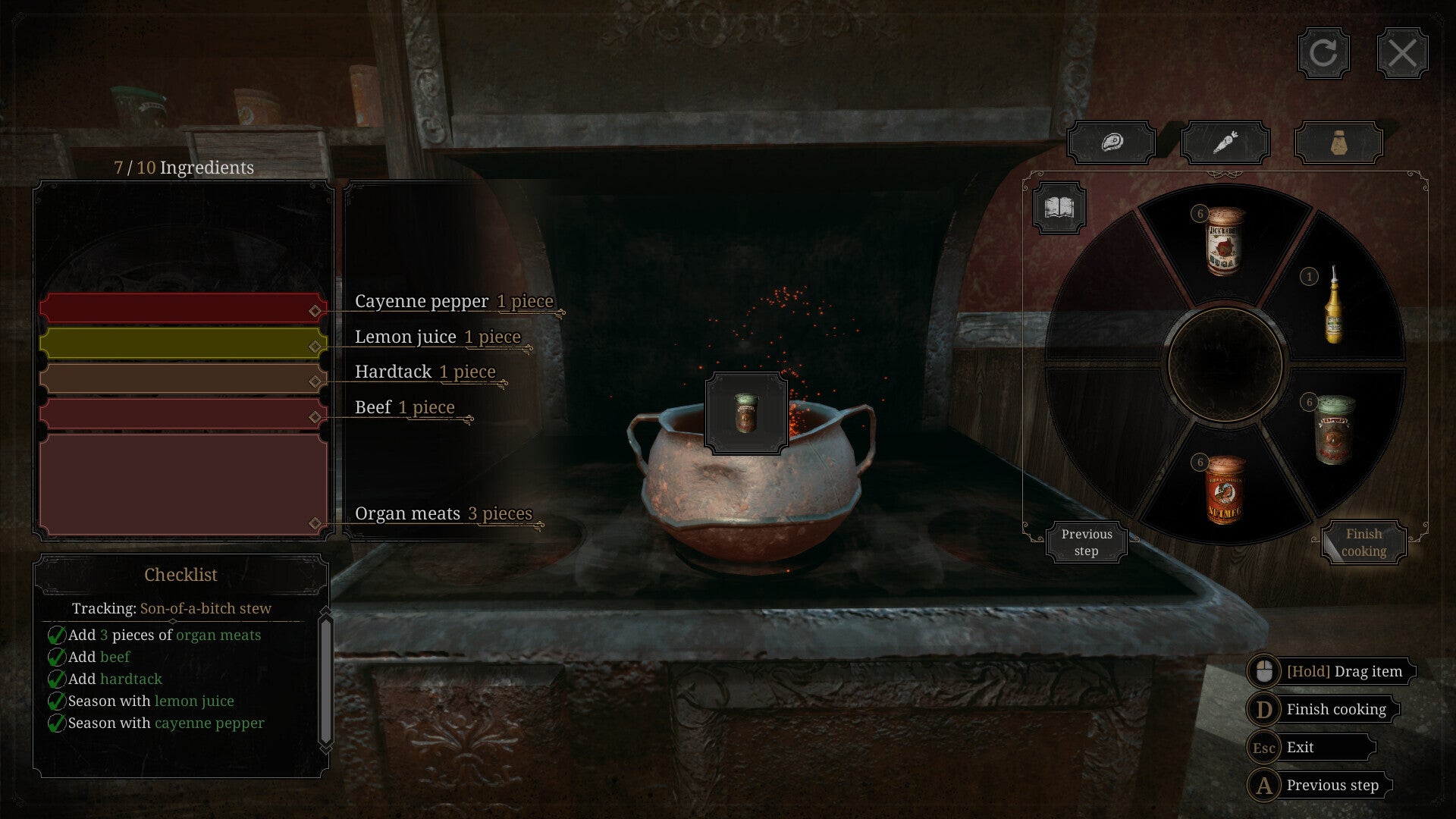
Task: Open the recipe book icon
Action: (1059, 207)
